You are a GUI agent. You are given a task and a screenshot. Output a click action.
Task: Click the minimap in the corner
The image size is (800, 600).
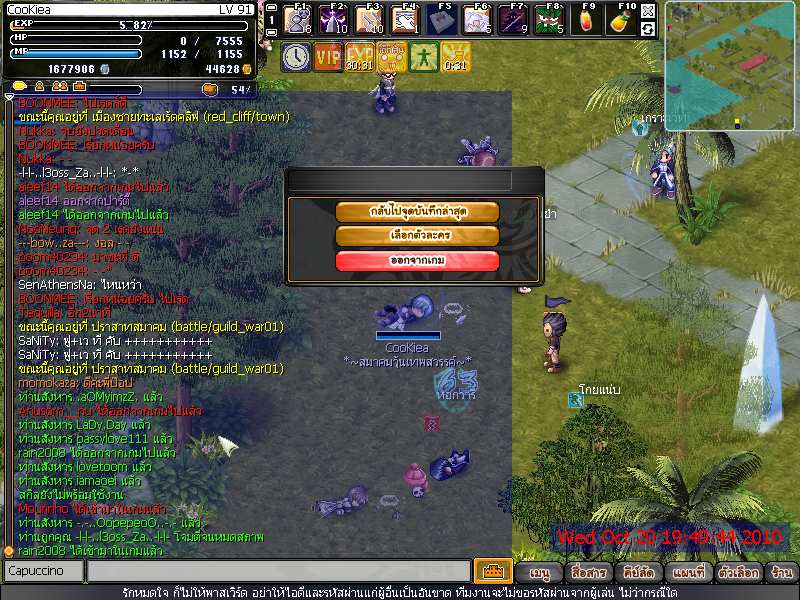730,66
